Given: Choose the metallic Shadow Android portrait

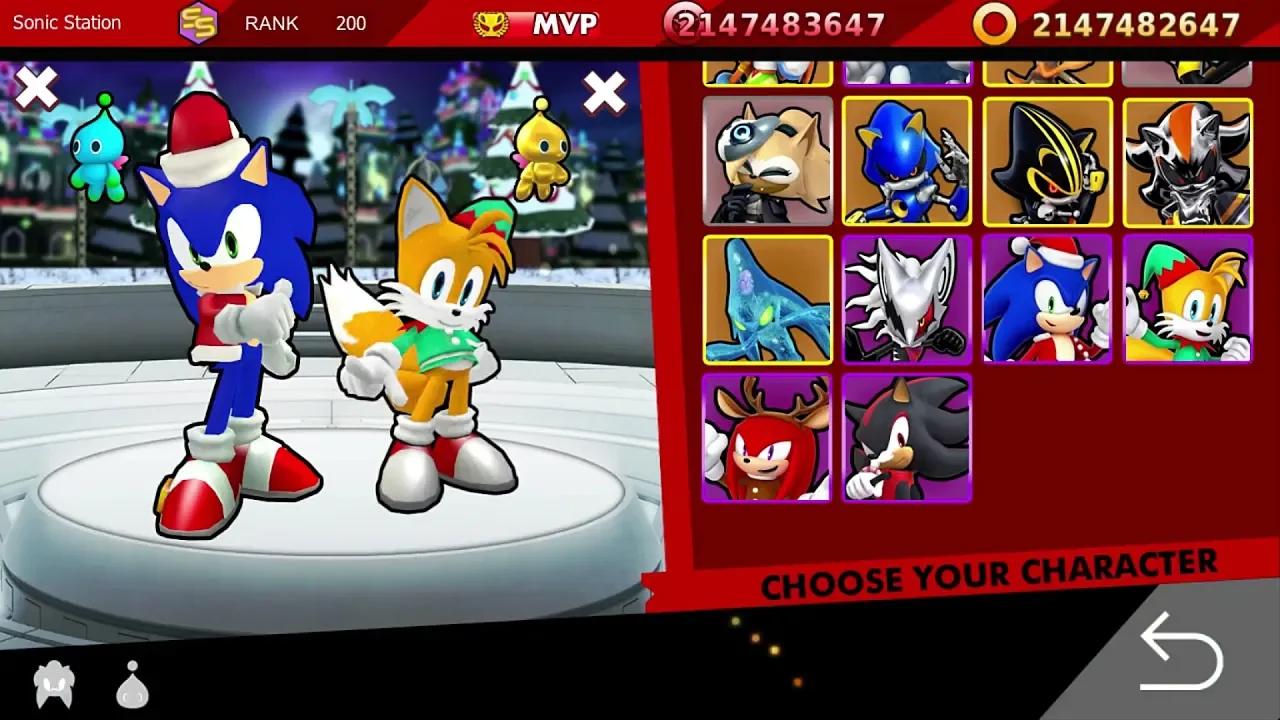Looking at the screenshot, I should pos(1185,162).
